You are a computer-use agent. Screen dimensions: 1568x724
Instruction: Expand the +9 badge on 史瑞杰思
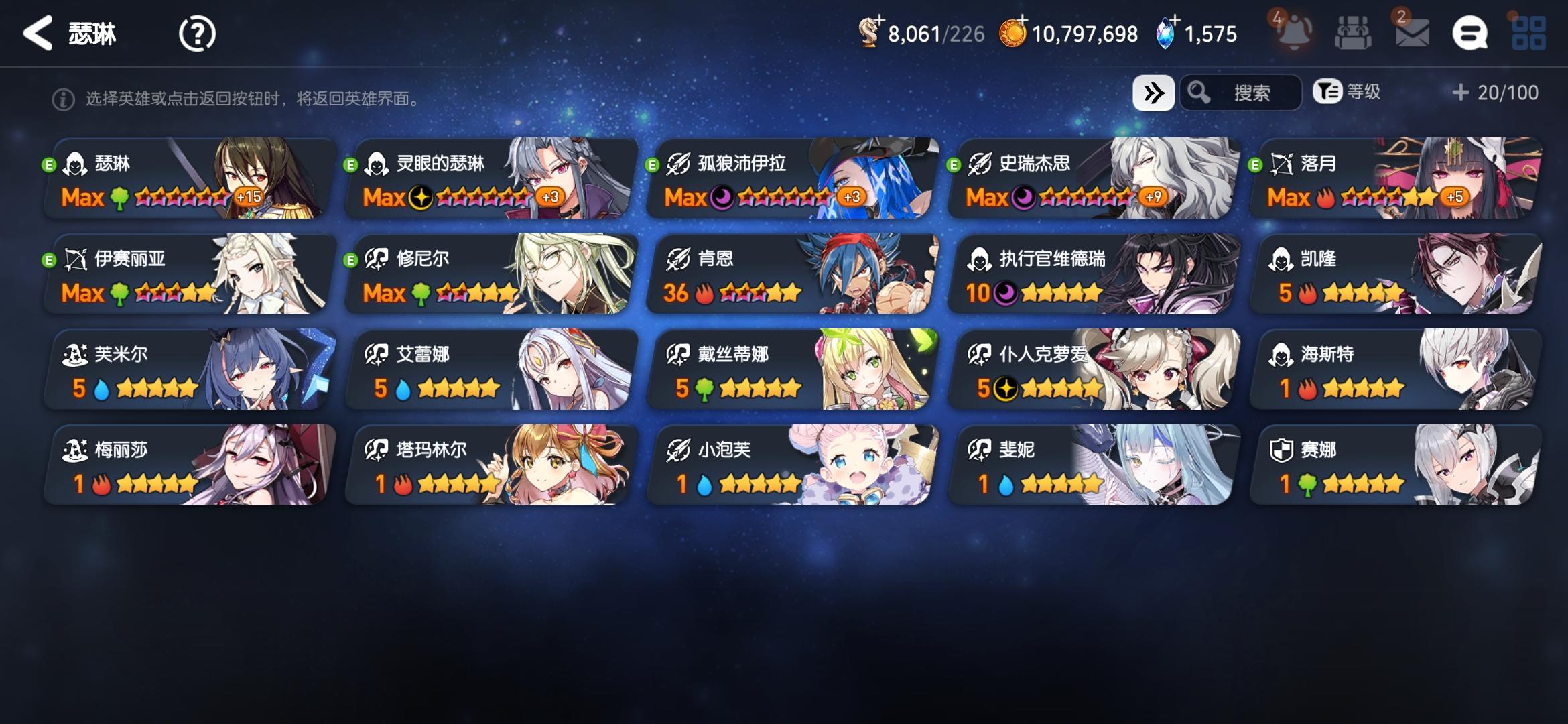pos(1151,198)
